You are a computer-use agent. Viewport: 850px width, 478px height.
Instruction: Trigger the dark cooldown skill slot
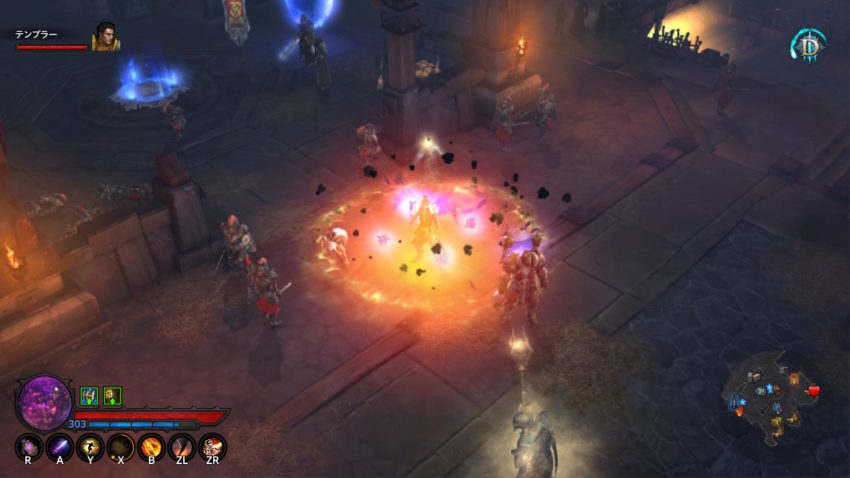pos(121,446)
